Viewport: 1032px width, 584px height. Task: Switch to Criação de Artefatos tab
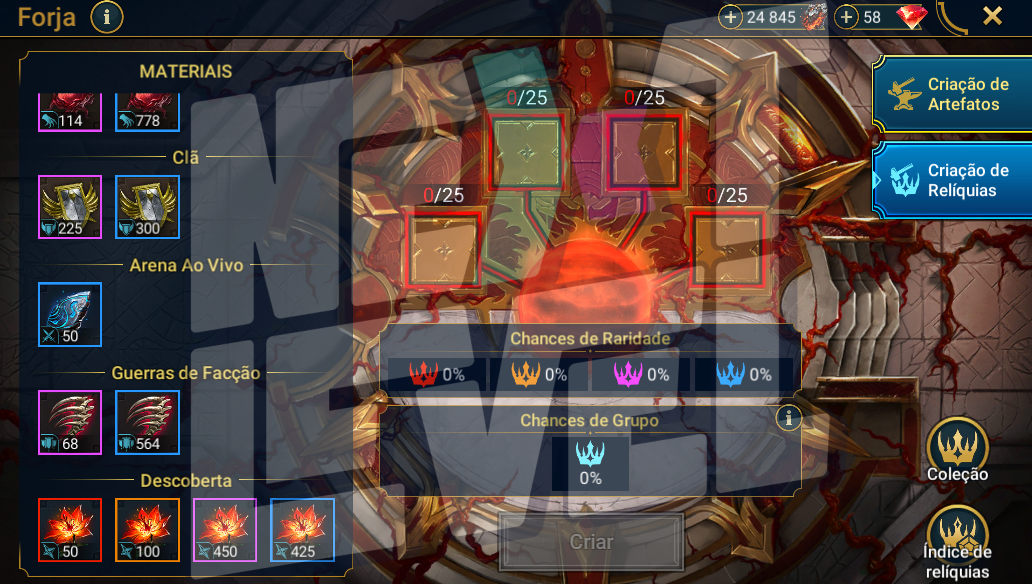(x=951, y=93)
